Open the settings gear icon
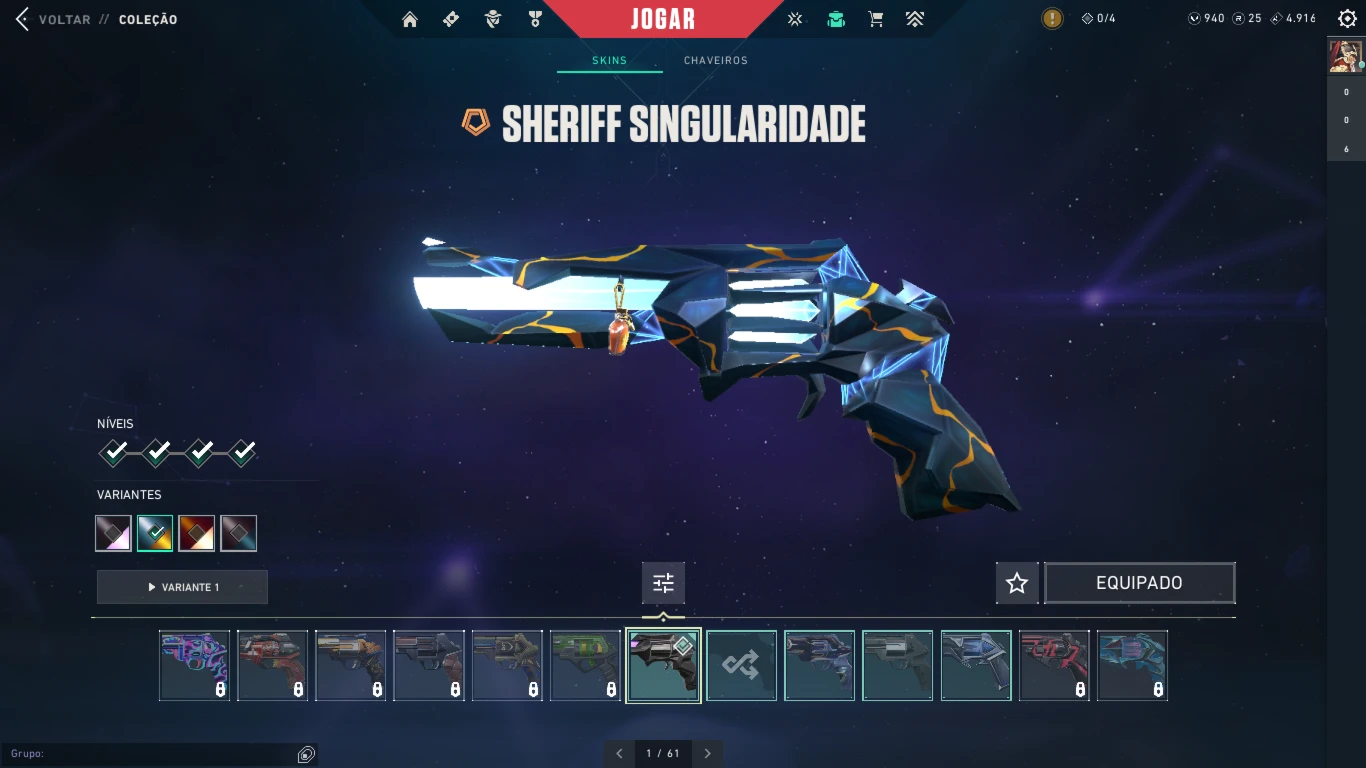The image size is (1366, 768). 1346,19
